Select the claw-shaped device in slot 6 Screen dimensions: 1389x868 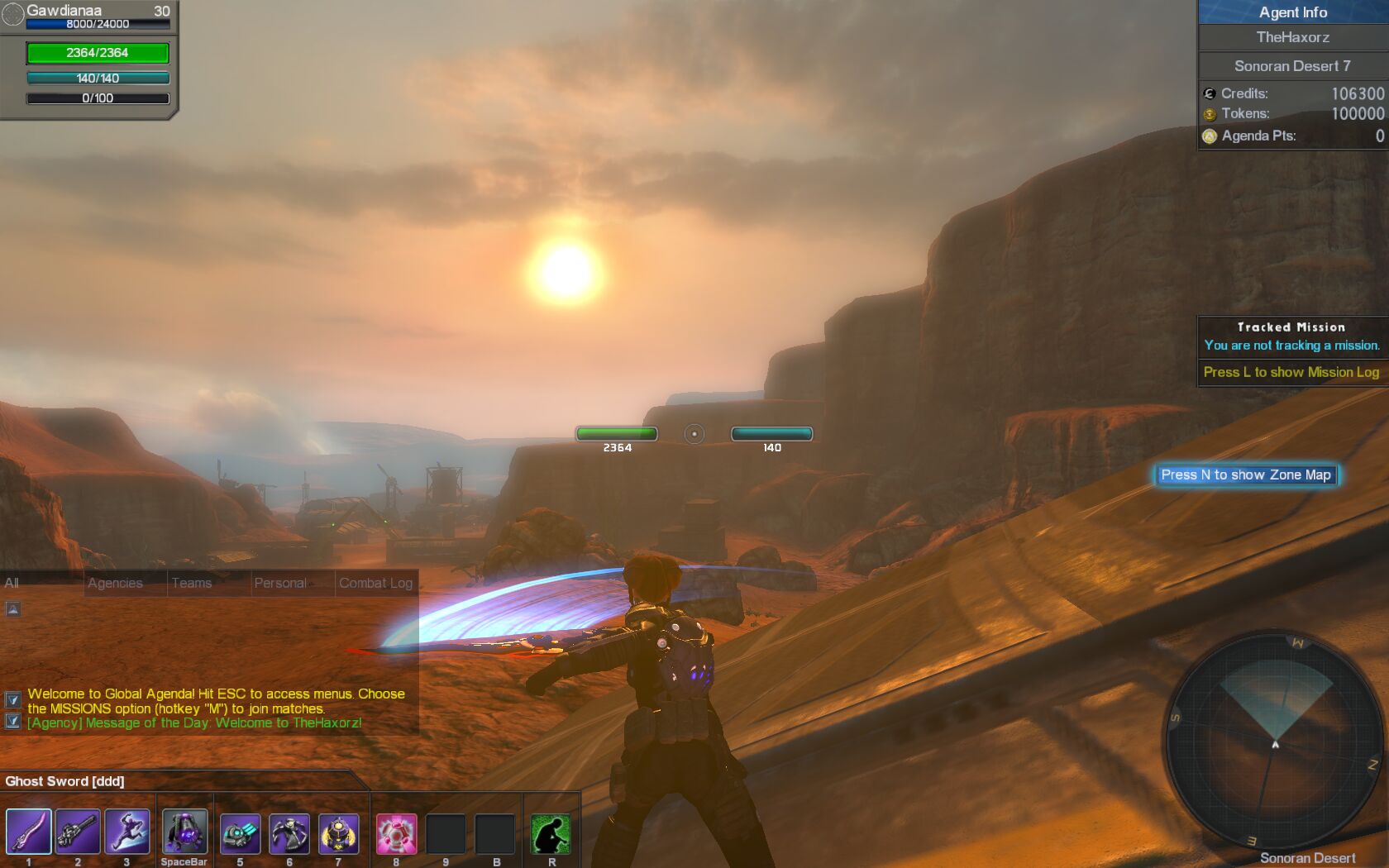pos(289,833)
